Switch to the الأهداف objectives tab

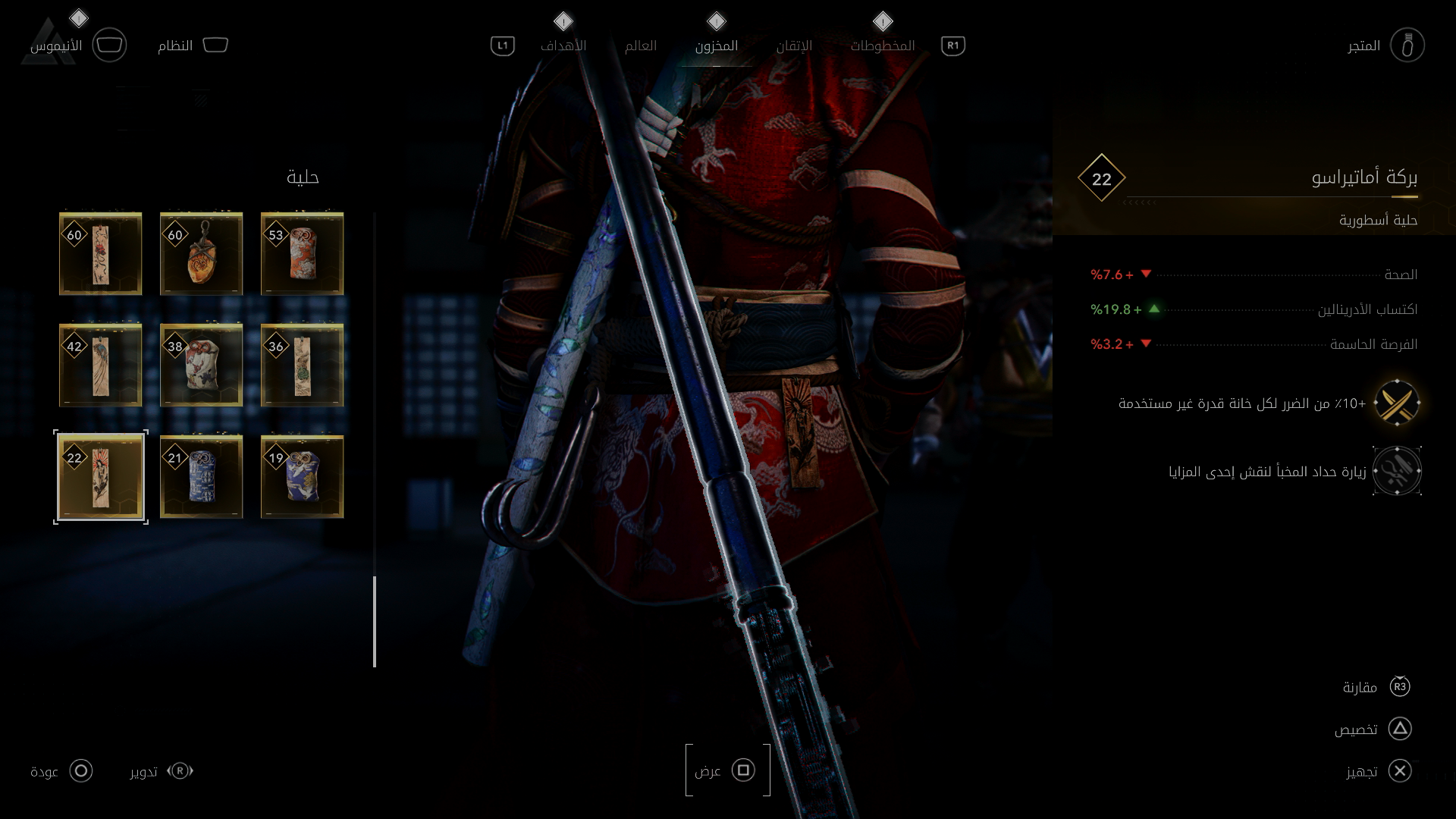pos(563,45)
